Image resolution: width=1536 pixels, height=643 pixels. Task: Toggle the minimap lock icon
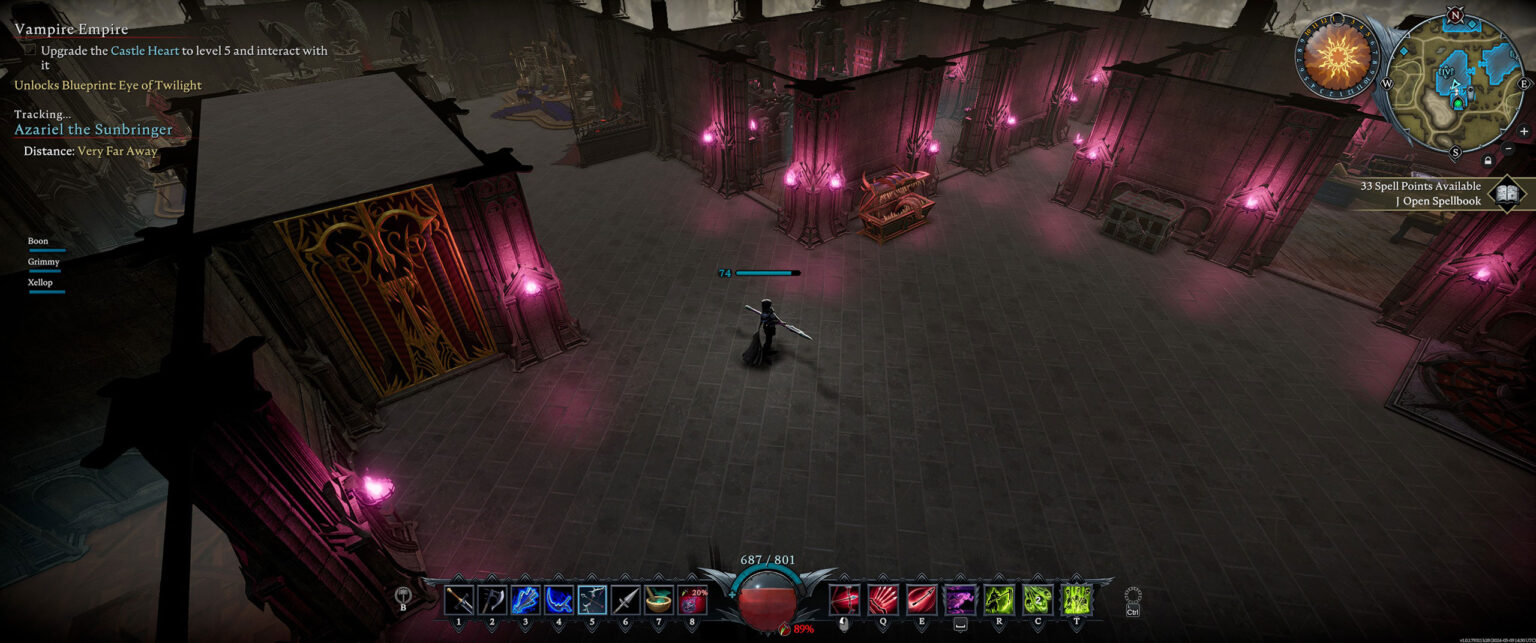1488,160
